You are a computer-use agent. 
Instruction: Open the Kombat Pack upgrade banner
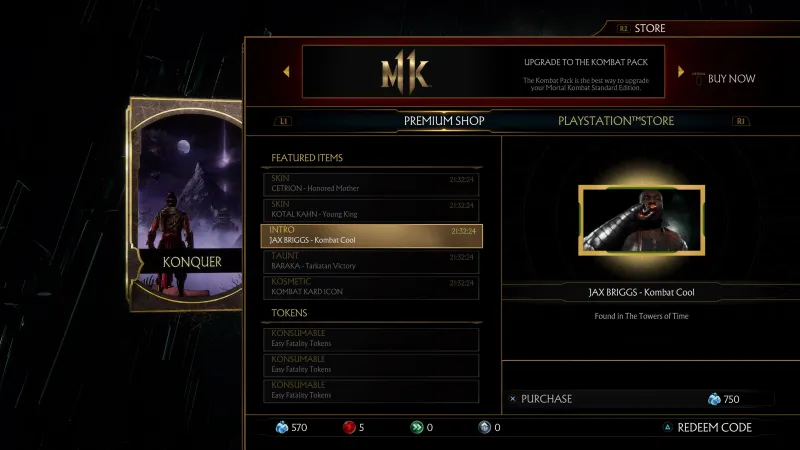(483, 73)
